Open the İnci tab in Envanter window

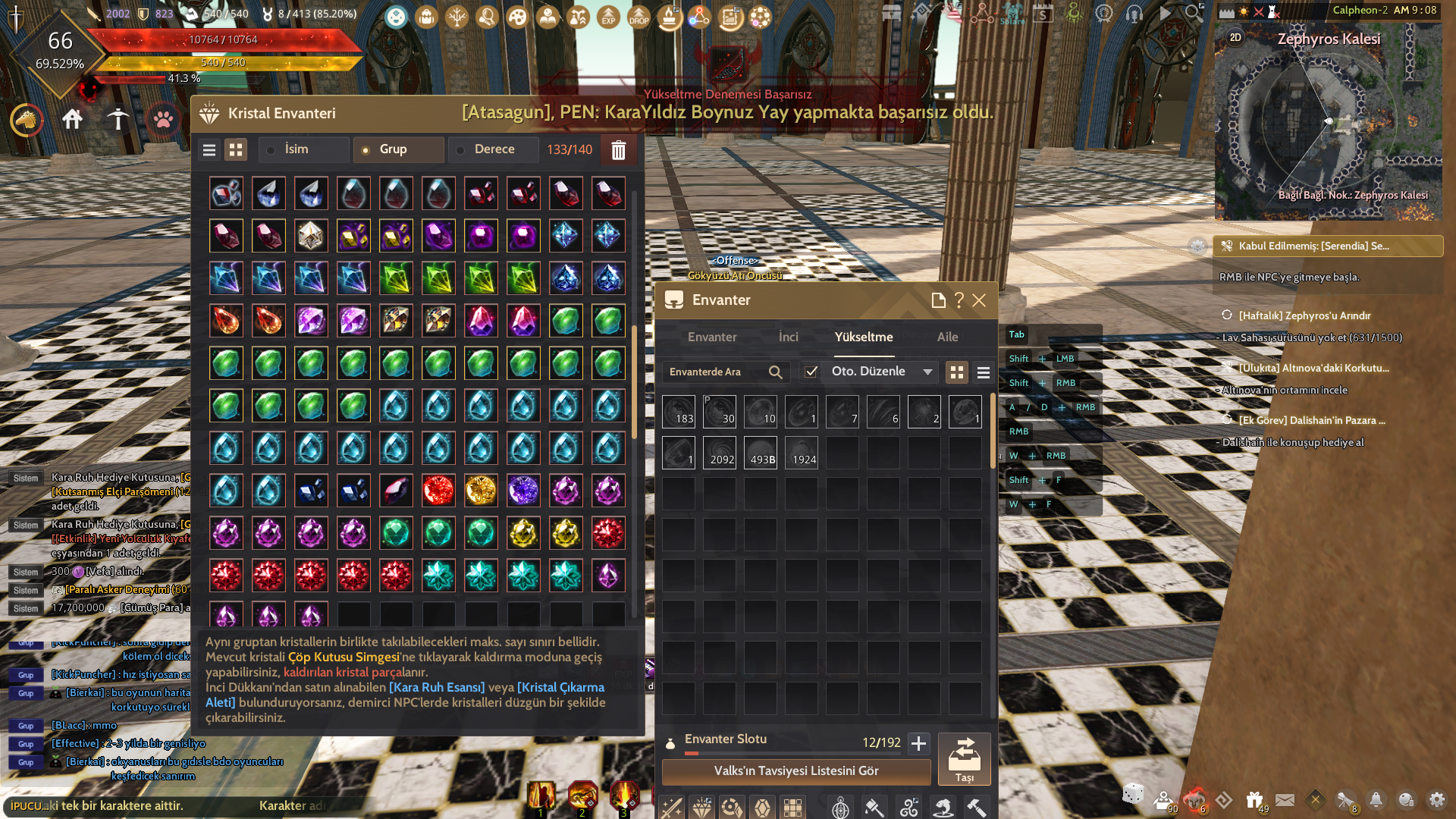pos(788,337)
